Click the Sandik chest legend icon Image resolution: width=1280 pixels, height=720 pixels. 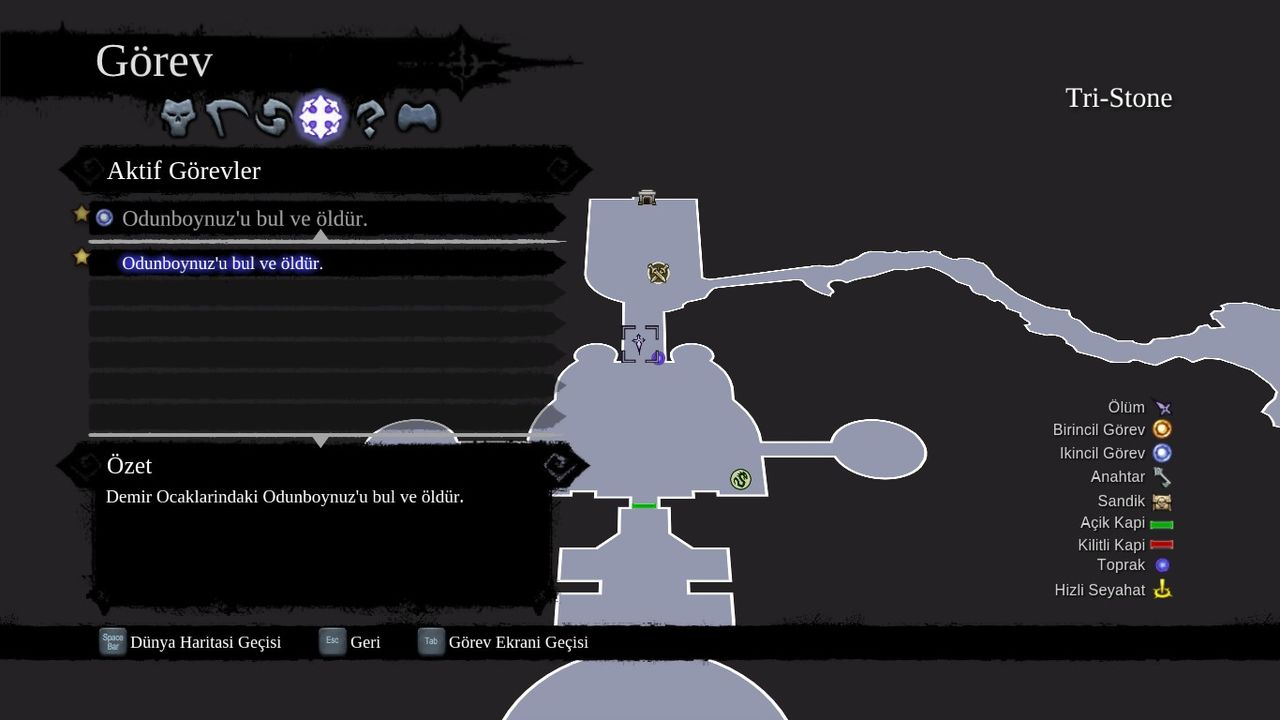pos(1163,500)
